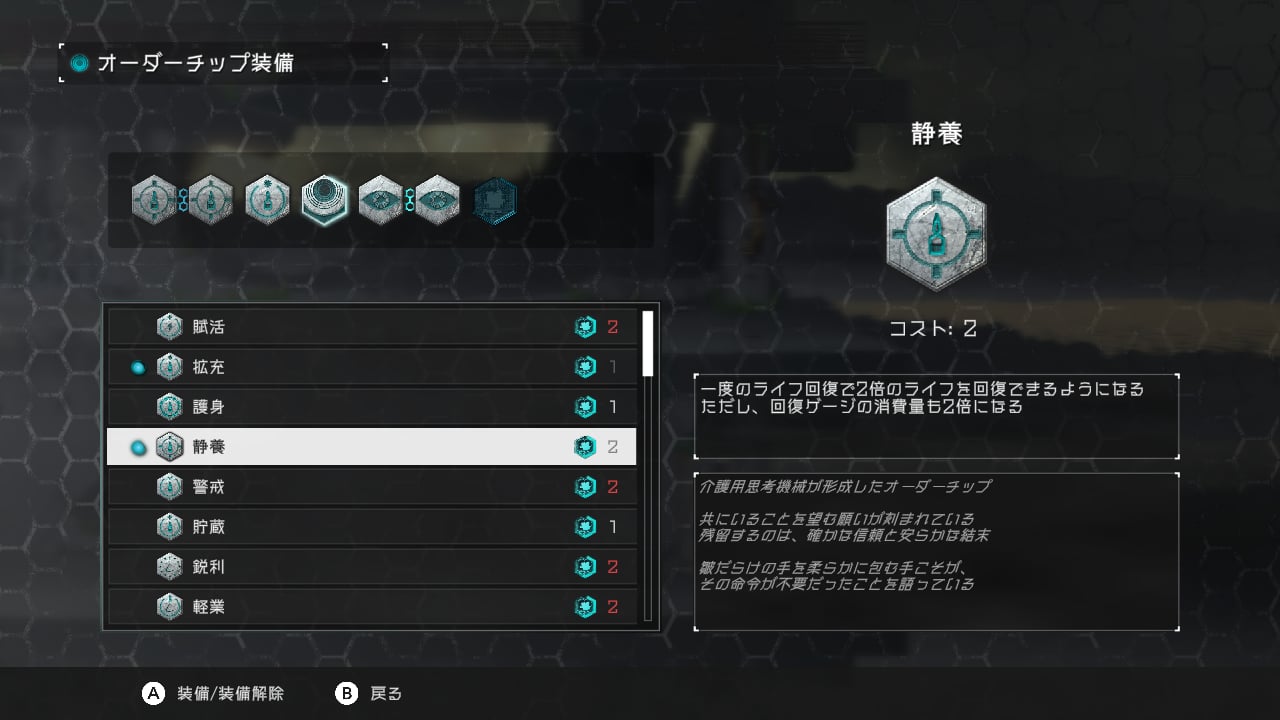Click the 鋭利 chip emblem icon
Screen dimensions: 1280x720
click(168, 567)
